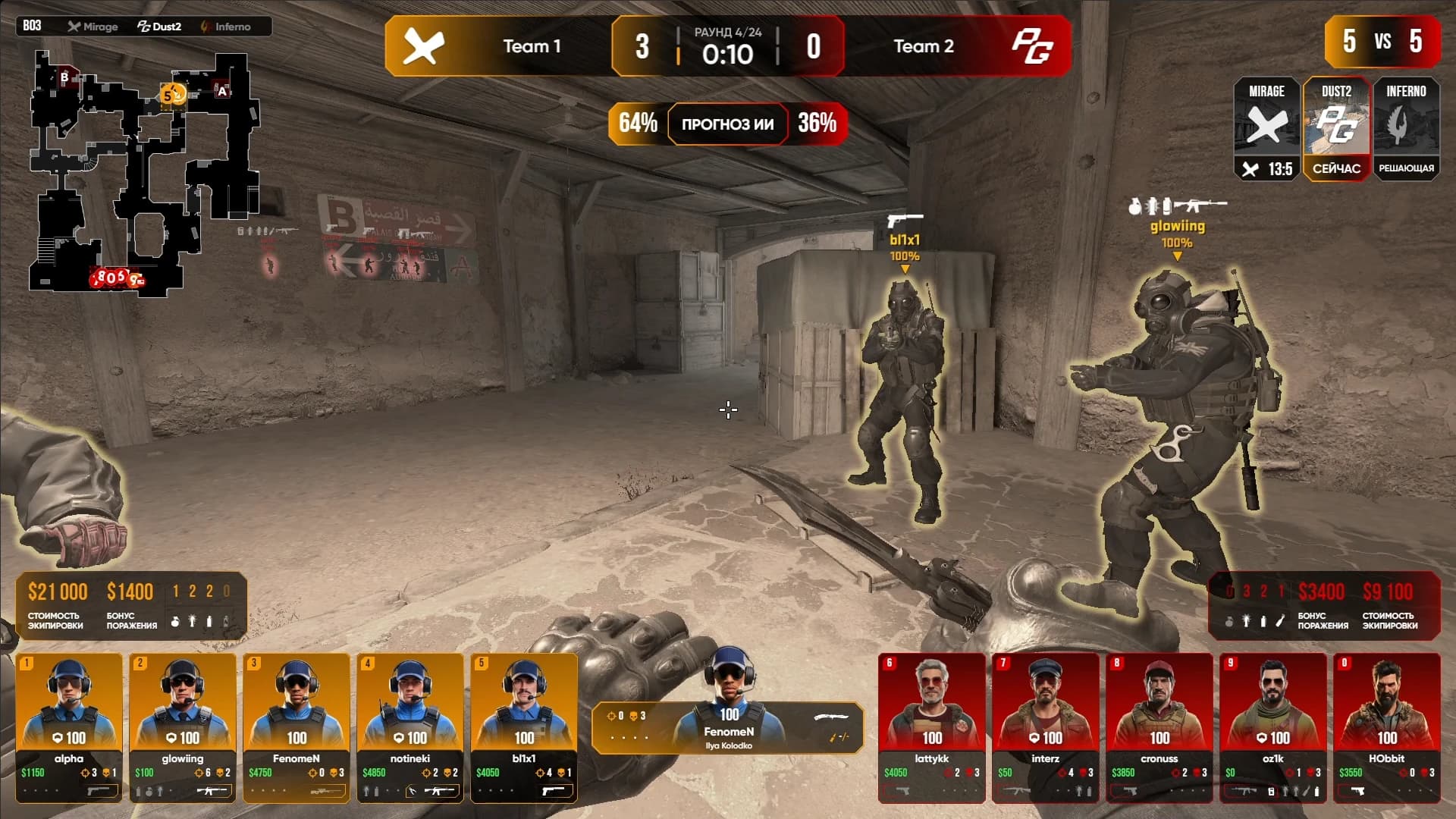Choose the Inferno decider map tile
Viewport: 1456px width, 819px height.
tap(1406, 128)
